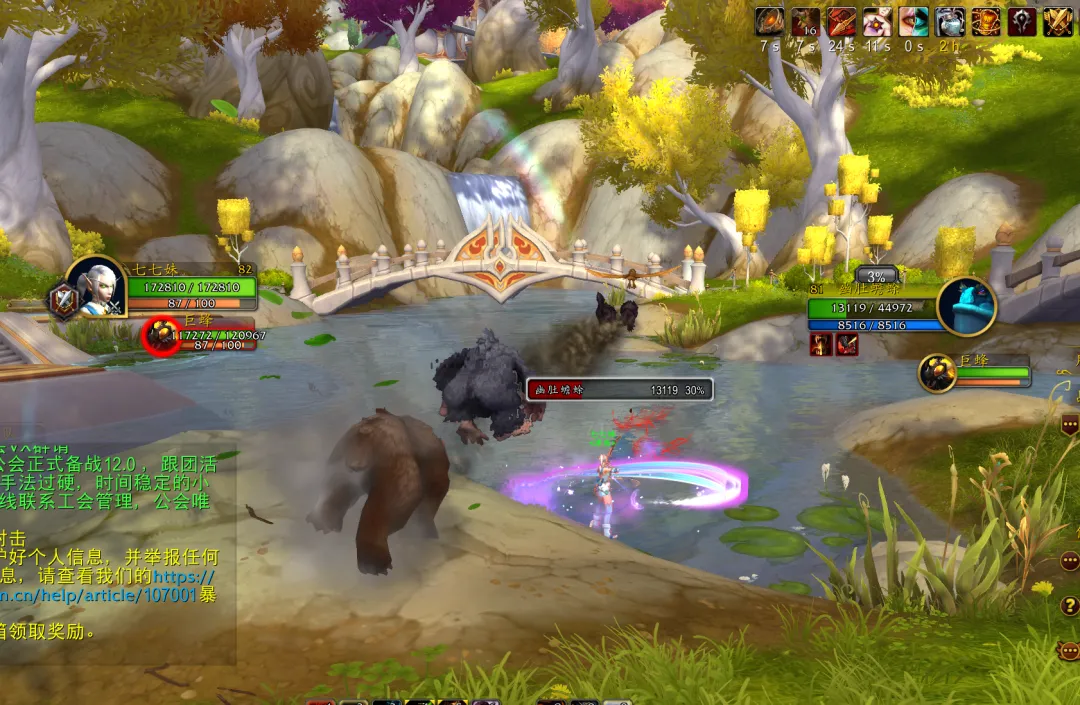
Task: Select the 幽肚蟒蛉 enemy nameplate
Action: [619, 390]
